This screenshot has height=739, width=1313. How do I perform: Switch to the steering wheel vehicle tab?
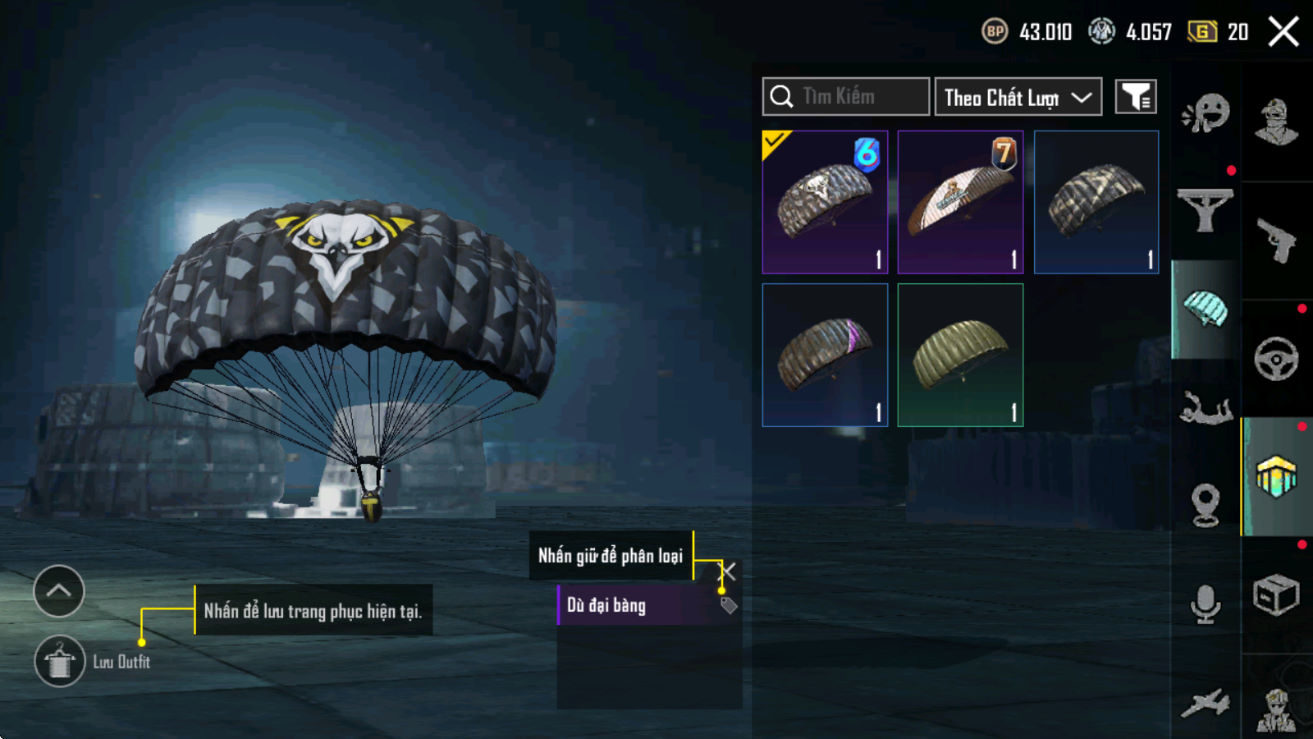coord(1276,358)
